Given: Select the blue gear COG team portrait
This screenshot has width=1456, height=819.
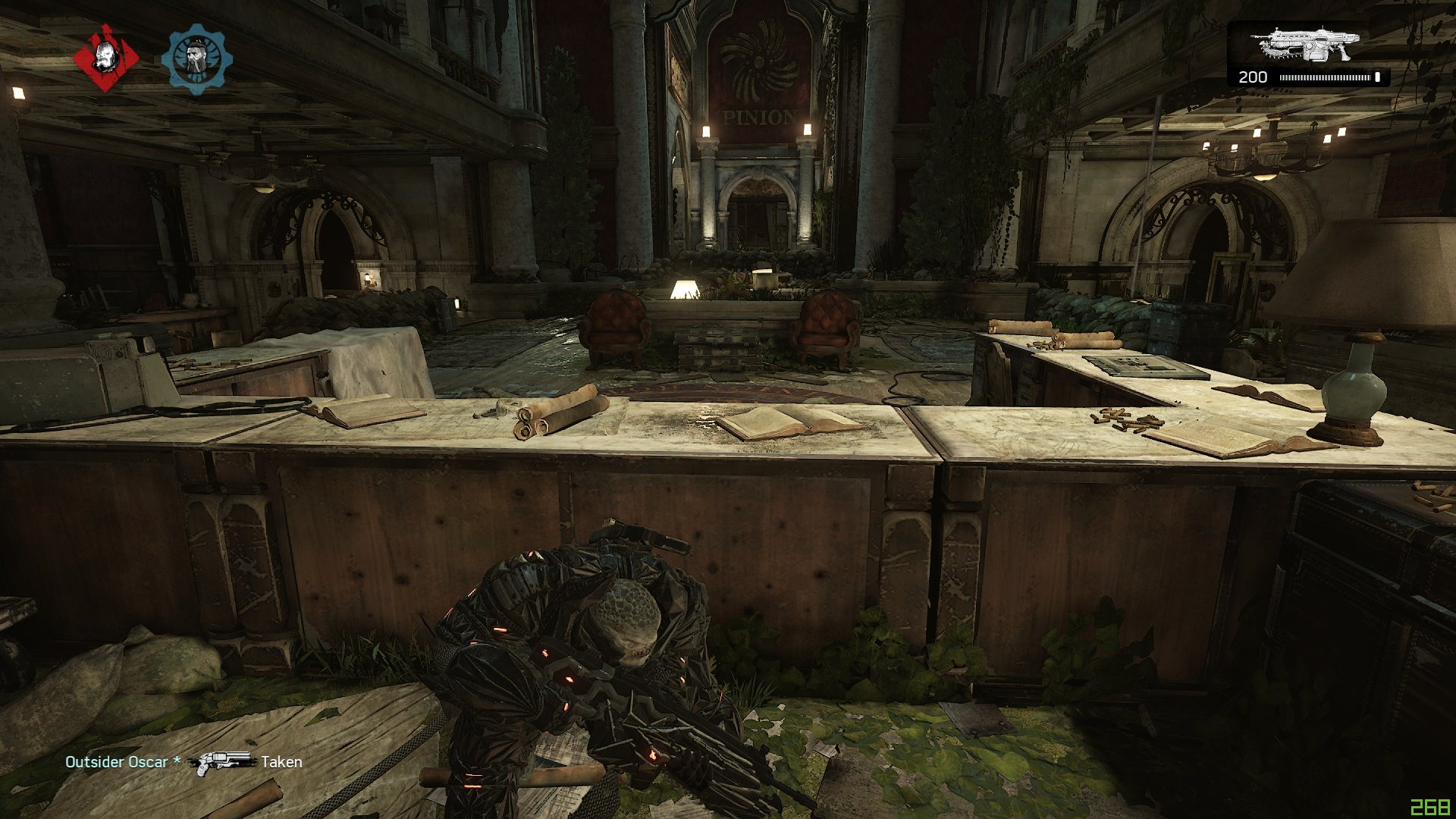Looking at the screenshot, I should tap(196, 58).
